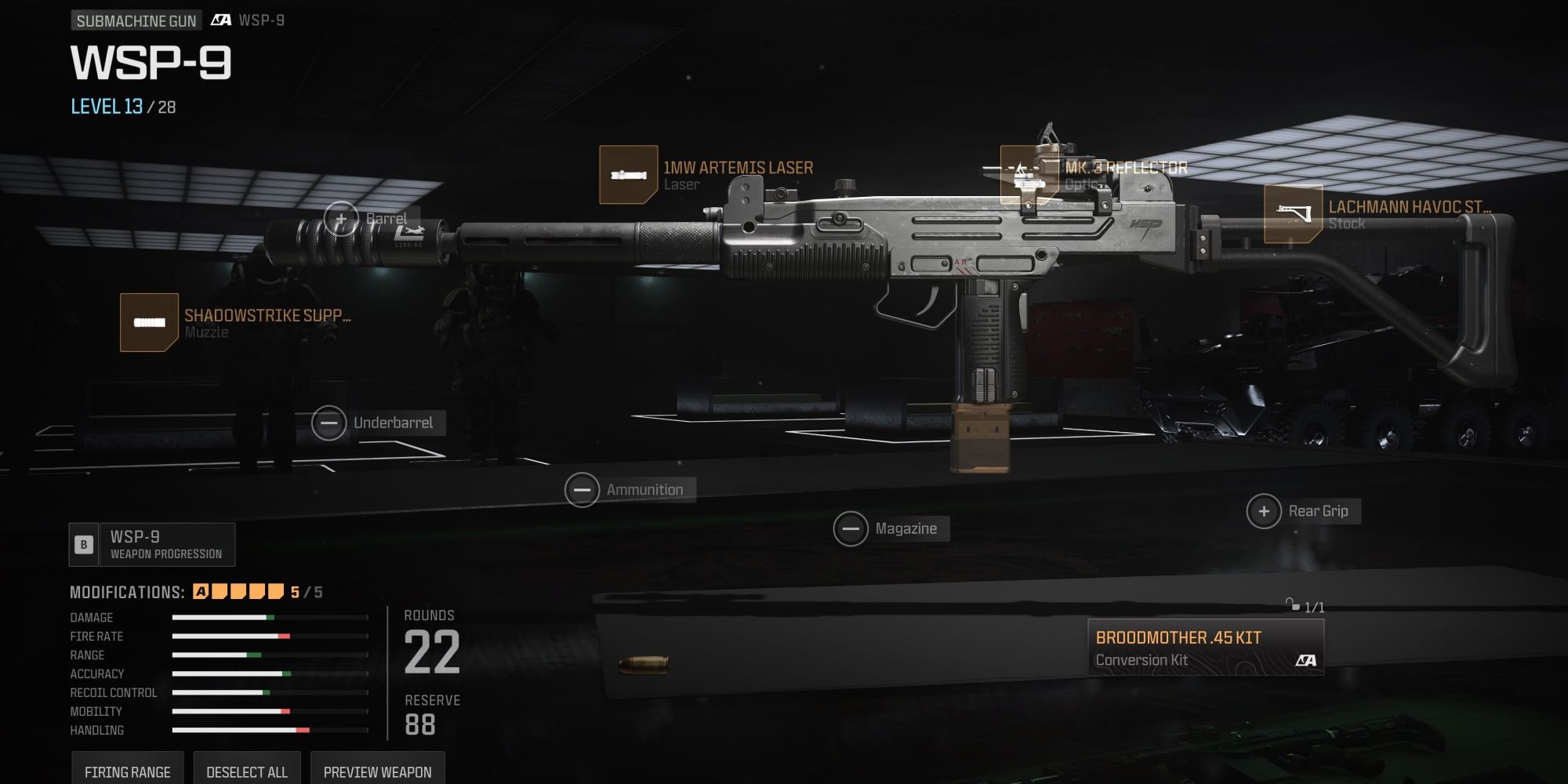The image size is (1568, 784).
Task: Open WSP-9 Weapon Progression
Action: [x=152, y=545]
